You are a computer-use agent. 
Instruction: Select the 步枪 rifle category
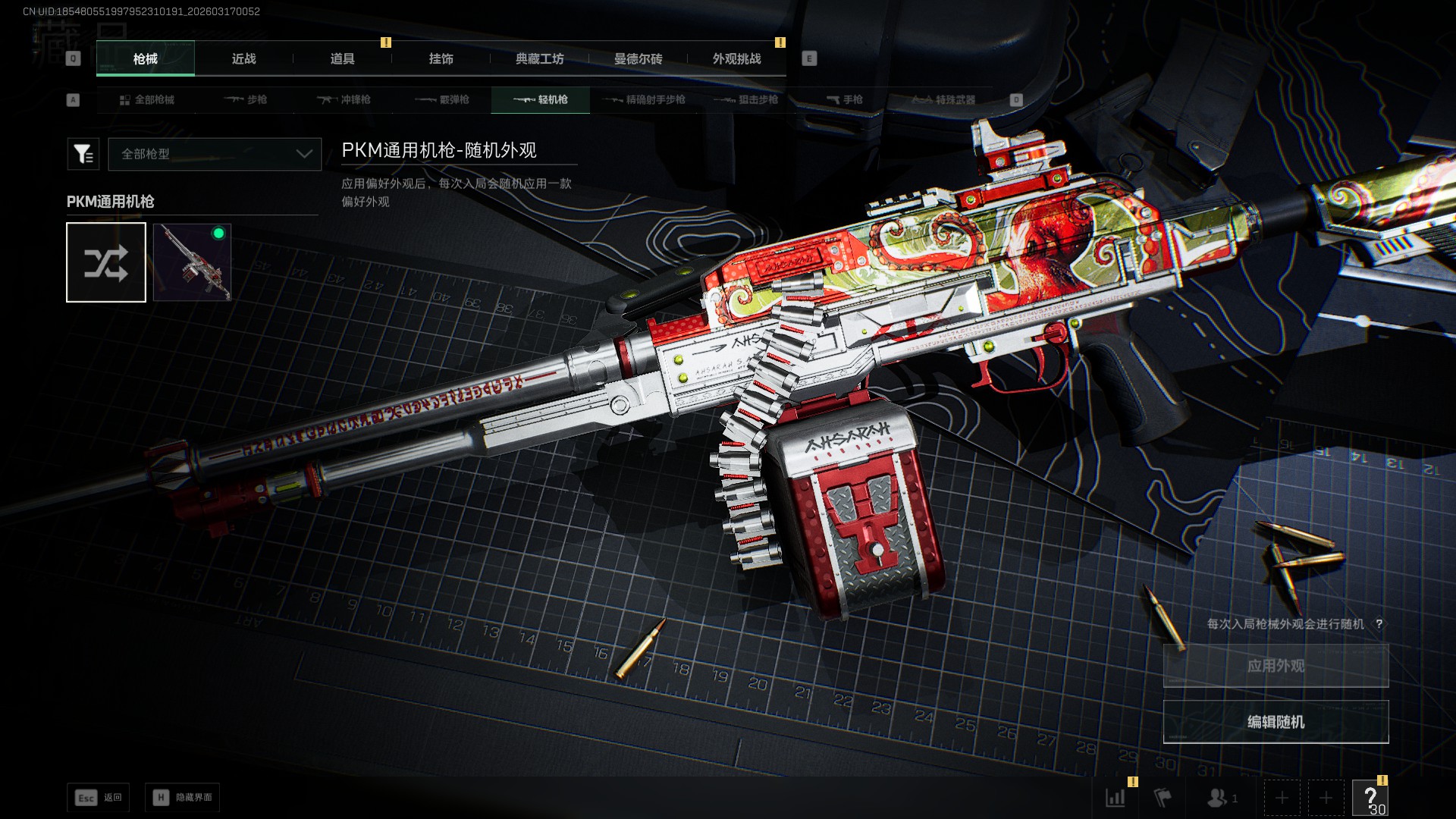pos(245,100)
